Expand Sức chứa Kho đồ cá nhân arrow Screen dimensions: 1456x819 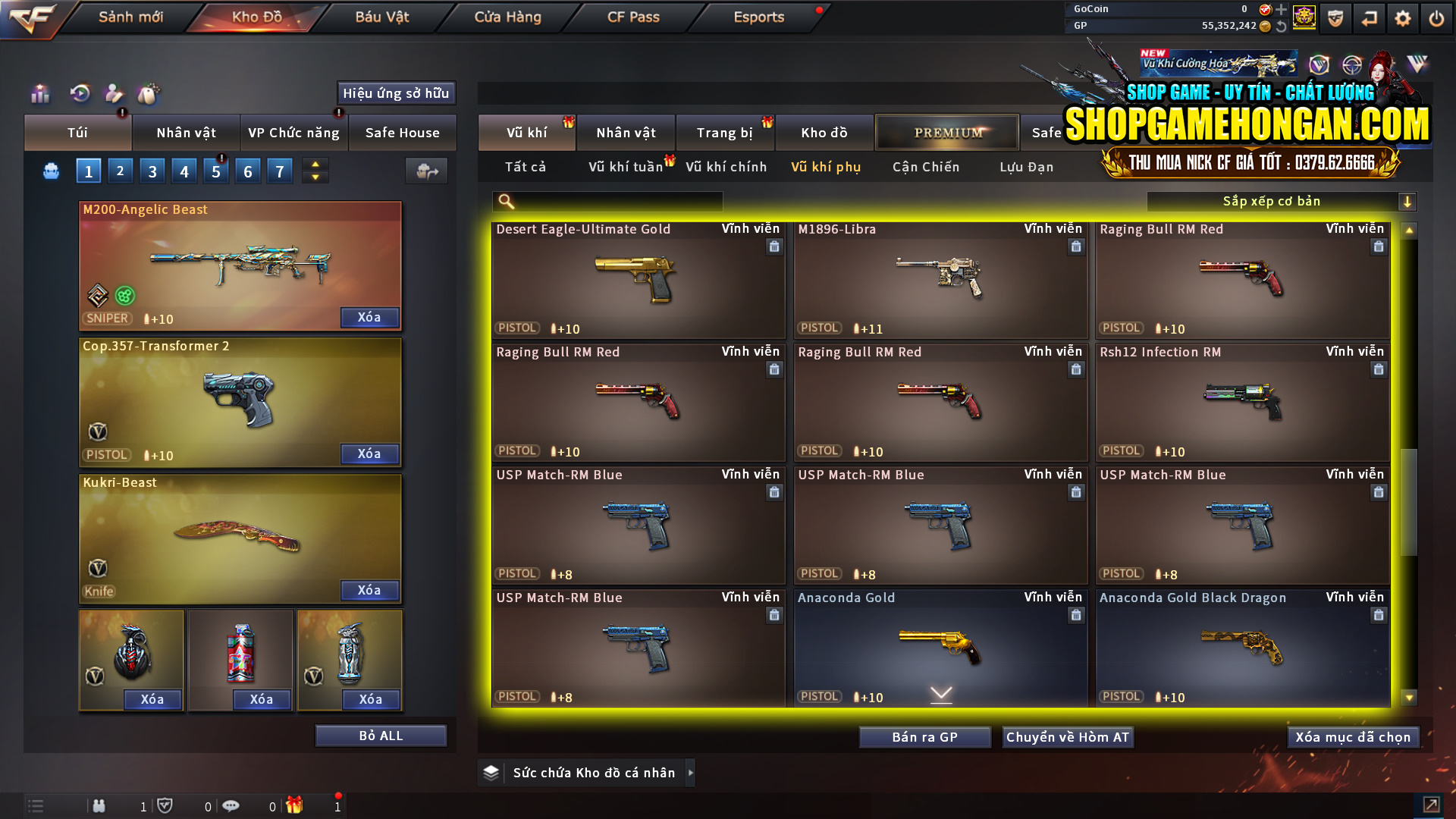click(690, 773)
